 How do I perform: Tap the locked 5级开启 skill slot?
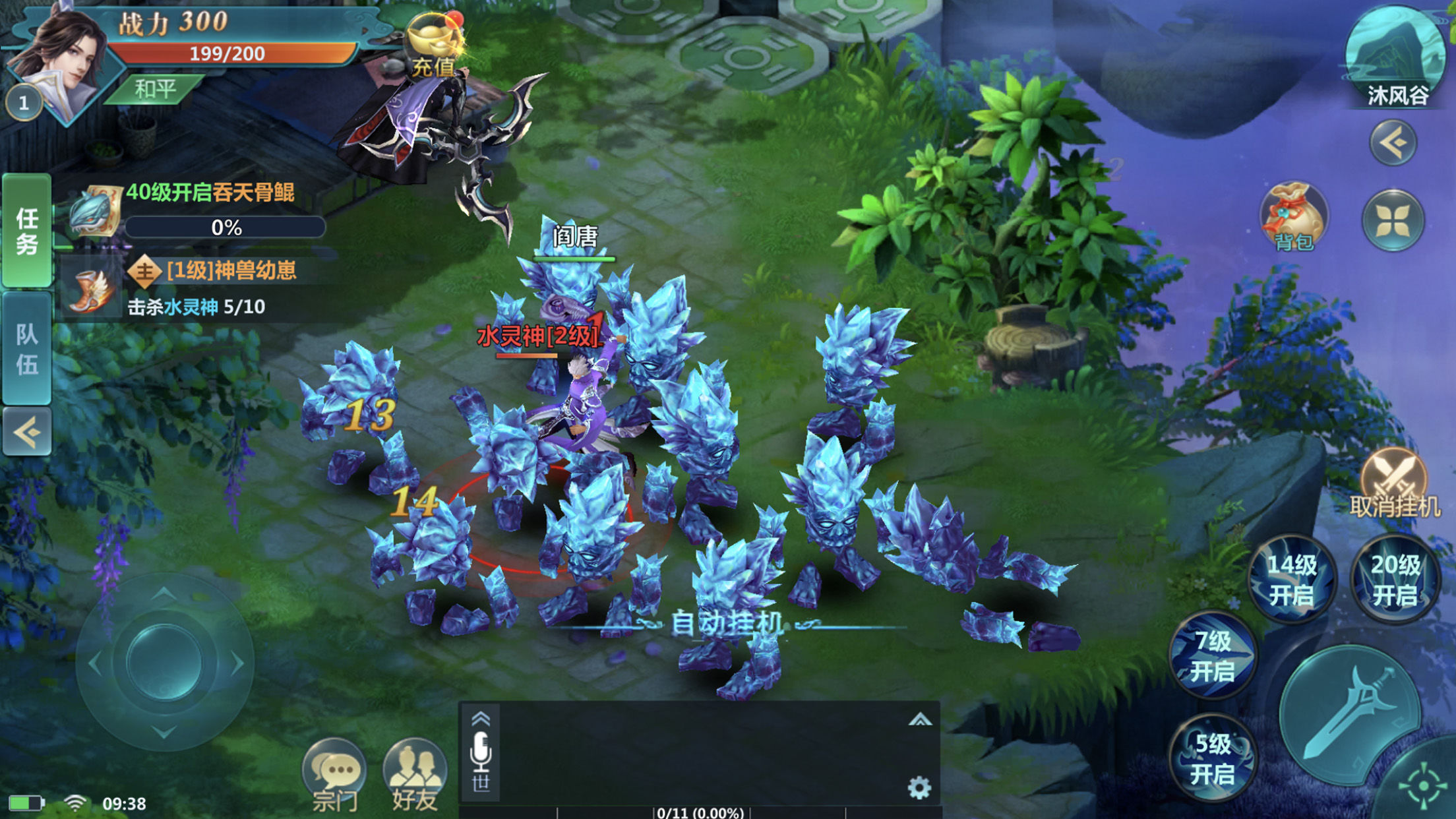[x=1213, y=758]
